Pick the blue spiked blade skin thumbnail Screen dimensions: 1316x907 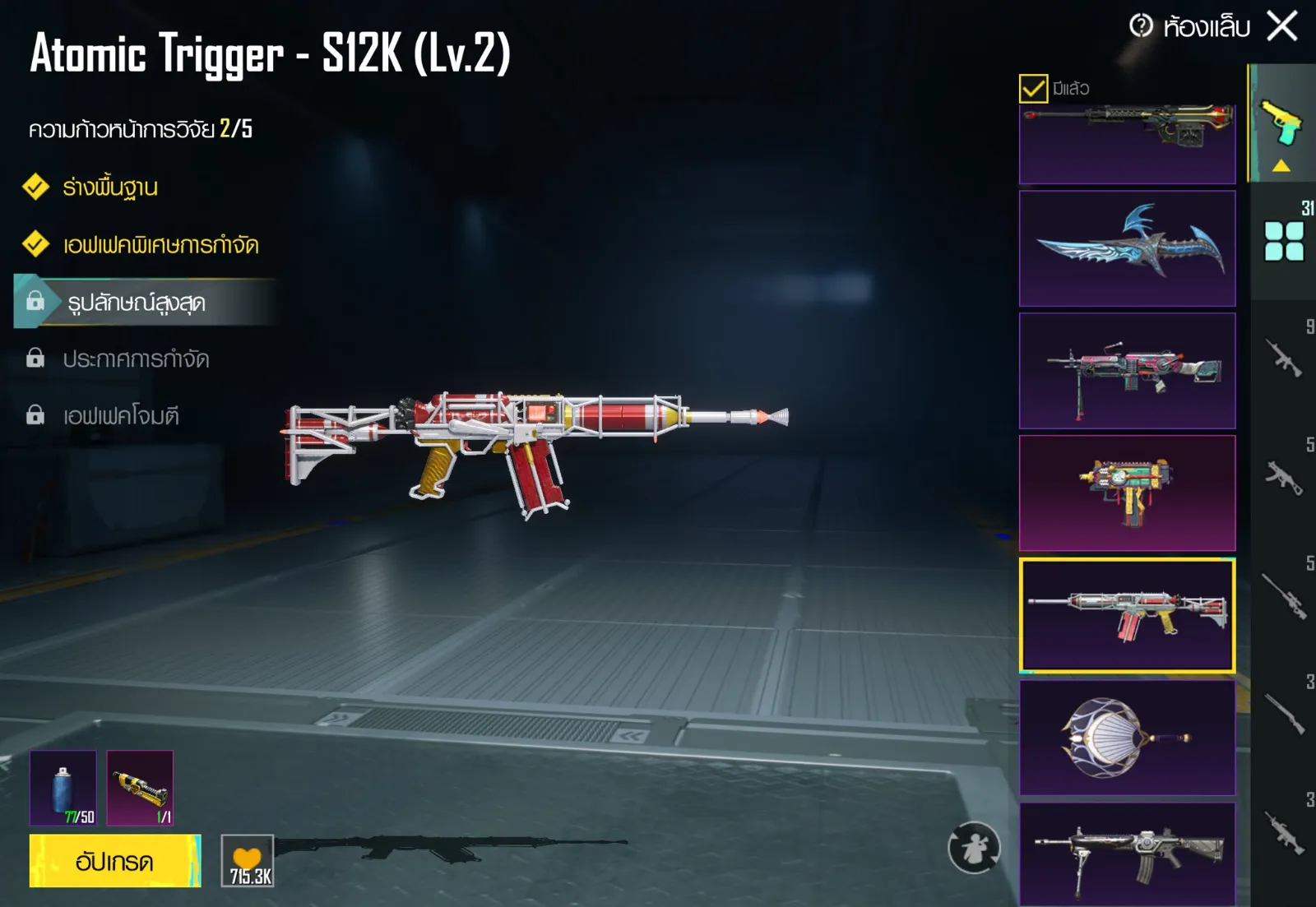1127,248
